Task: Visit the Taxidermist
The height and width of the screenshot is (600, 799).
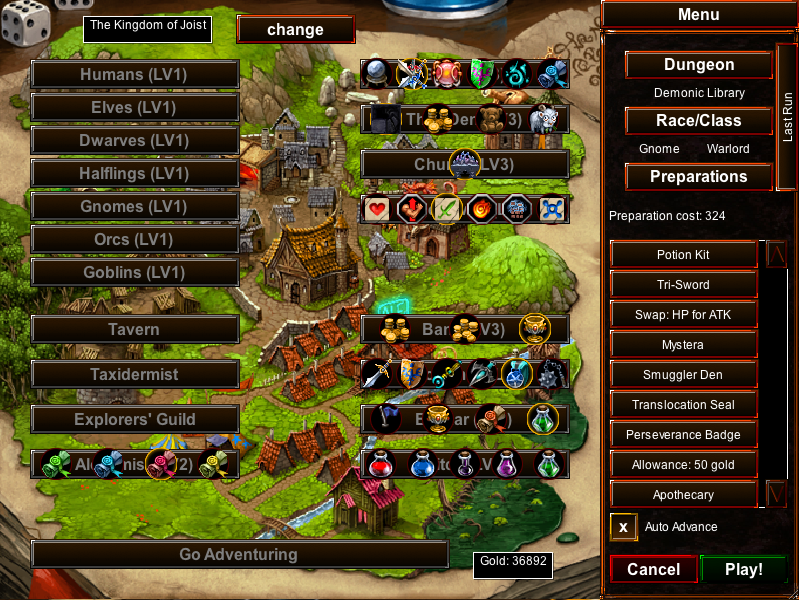Action: (135, 374)
